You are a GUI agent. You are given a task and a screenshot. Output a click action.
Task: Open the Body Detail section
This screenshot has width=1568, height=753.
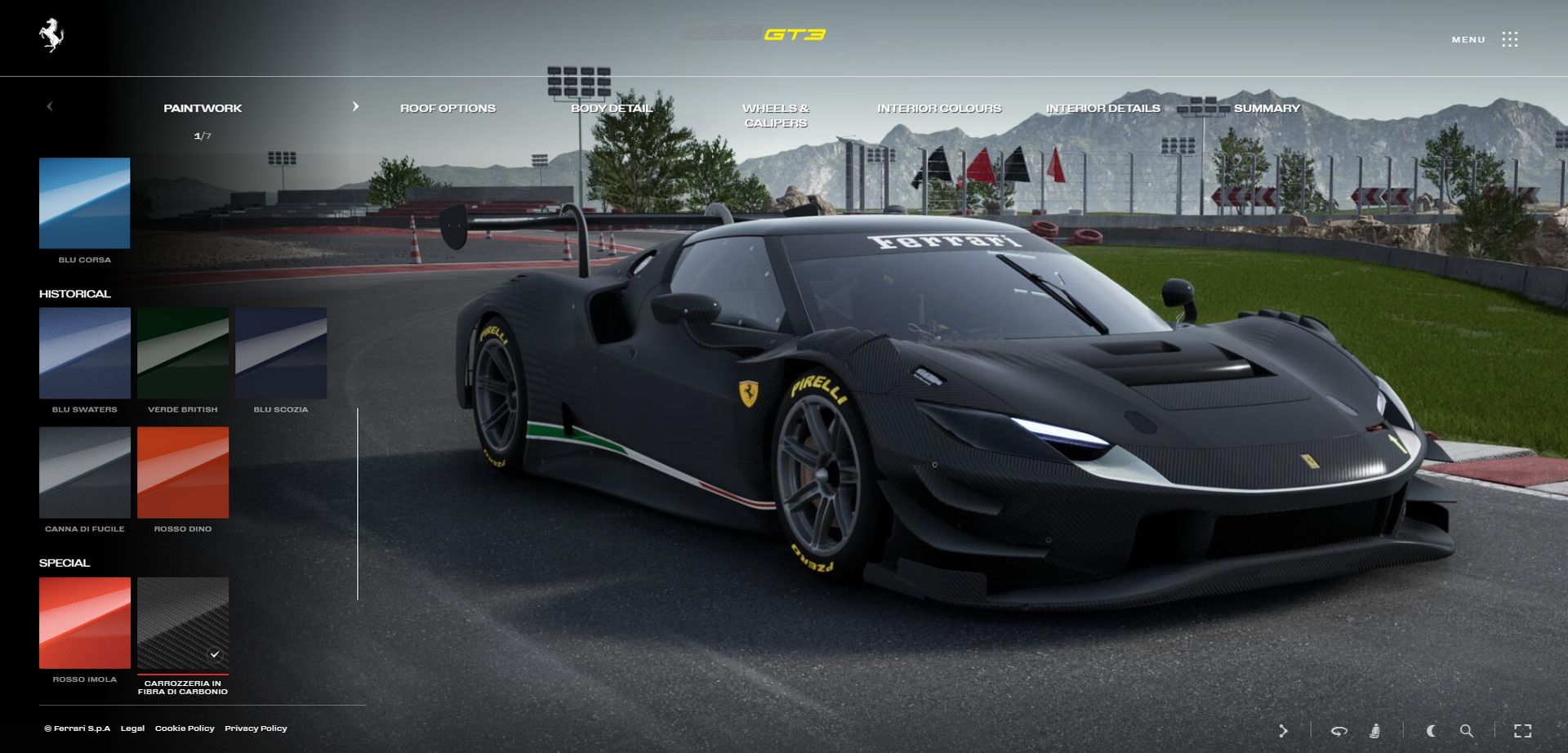click(x=612, y=109)
